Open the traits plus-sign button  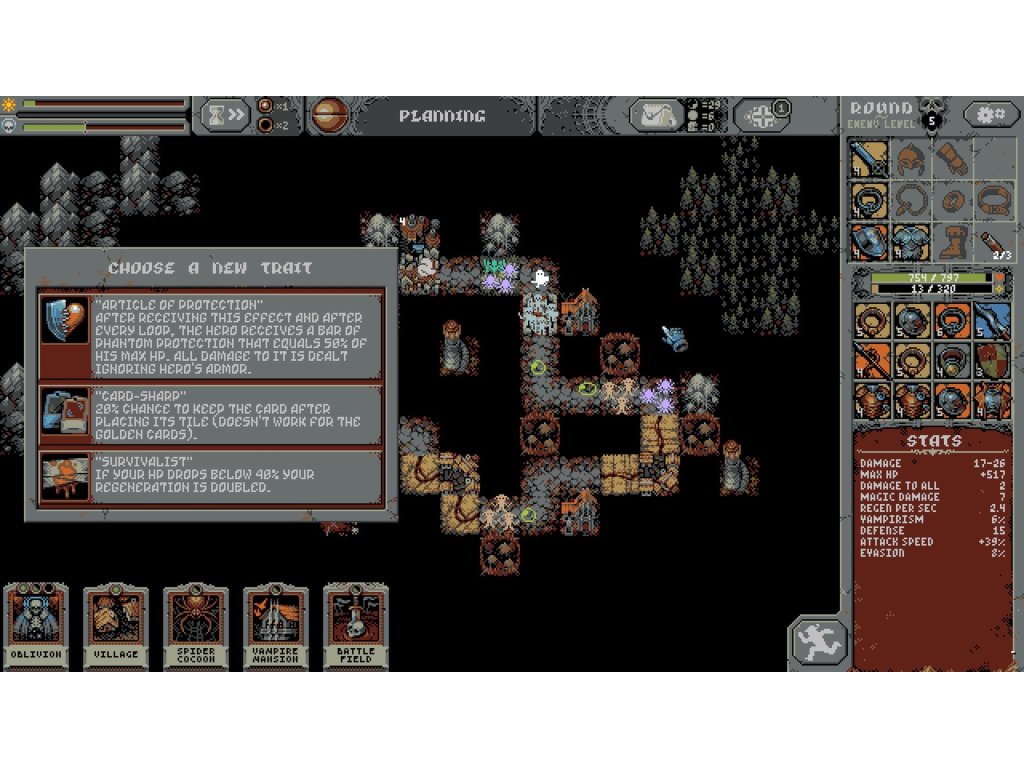[763, 116]
